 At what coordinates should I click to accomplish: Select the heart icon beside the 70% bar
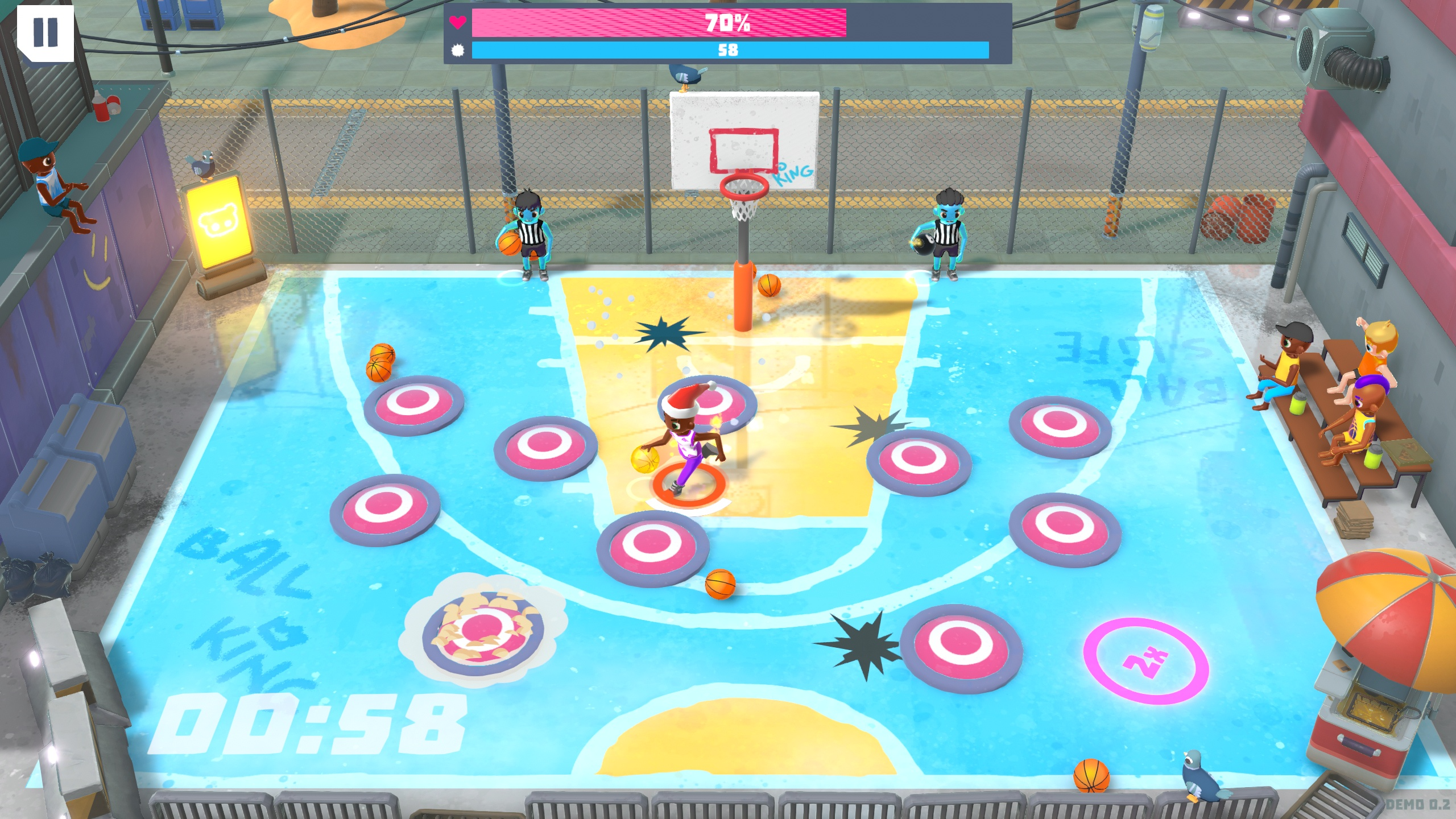pyautogui.click(x=458, y=22)
